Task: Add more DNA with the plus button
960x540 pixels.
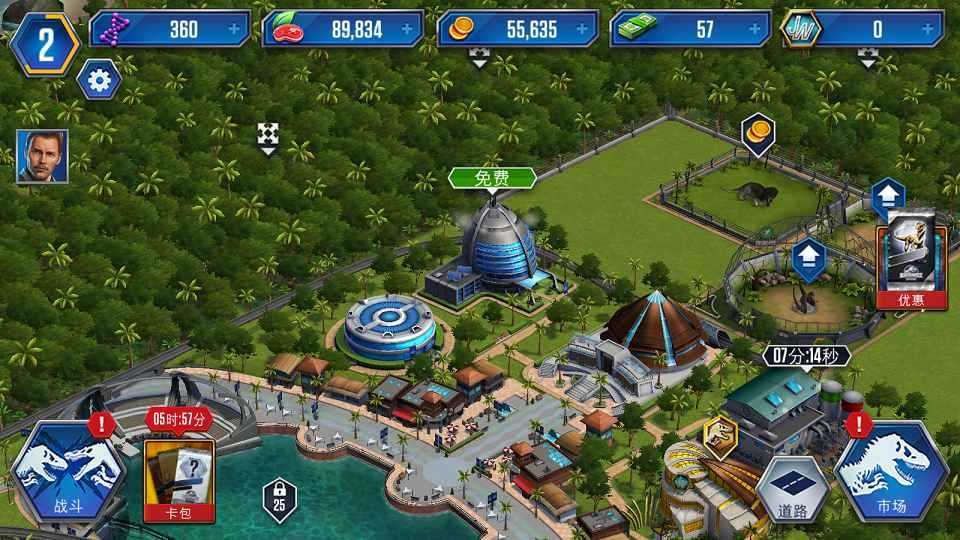Action: [236, 29]
